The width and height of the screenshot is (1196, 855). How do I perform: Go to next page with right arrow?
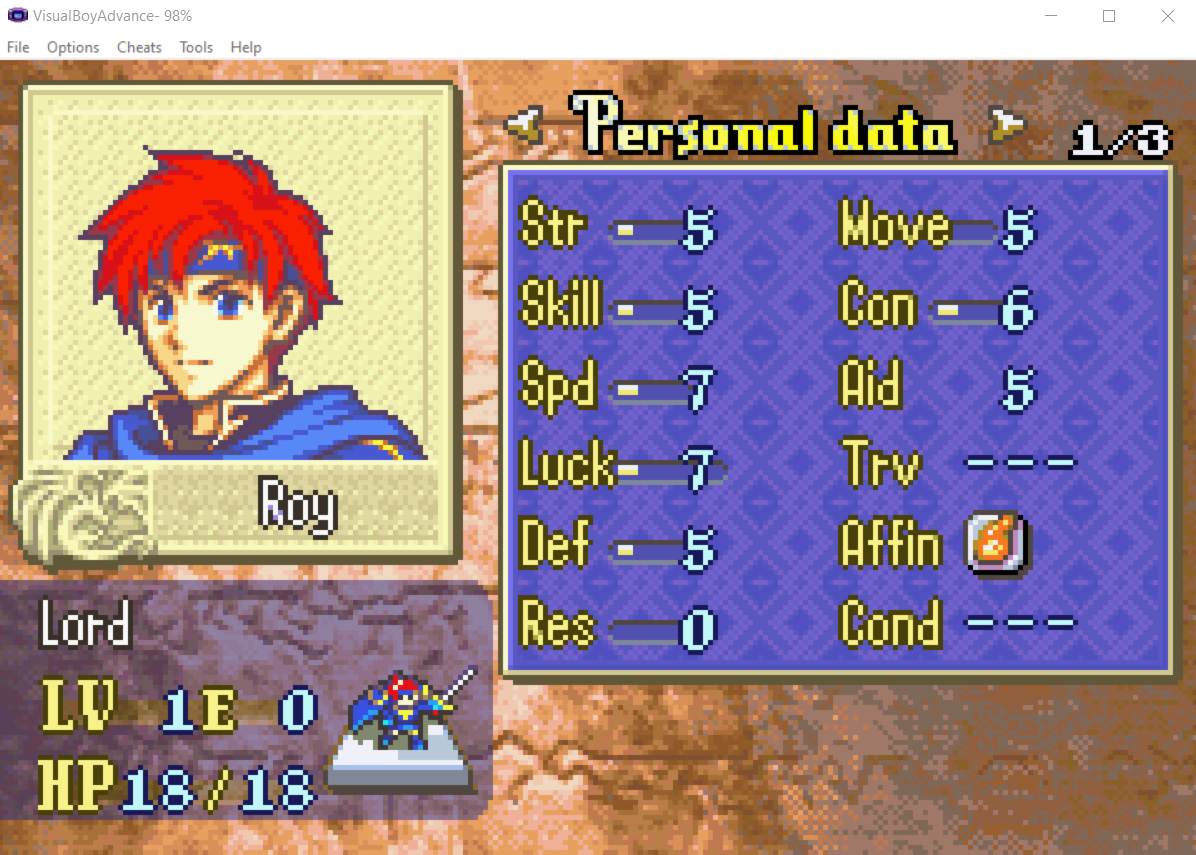coord(1008,124)
